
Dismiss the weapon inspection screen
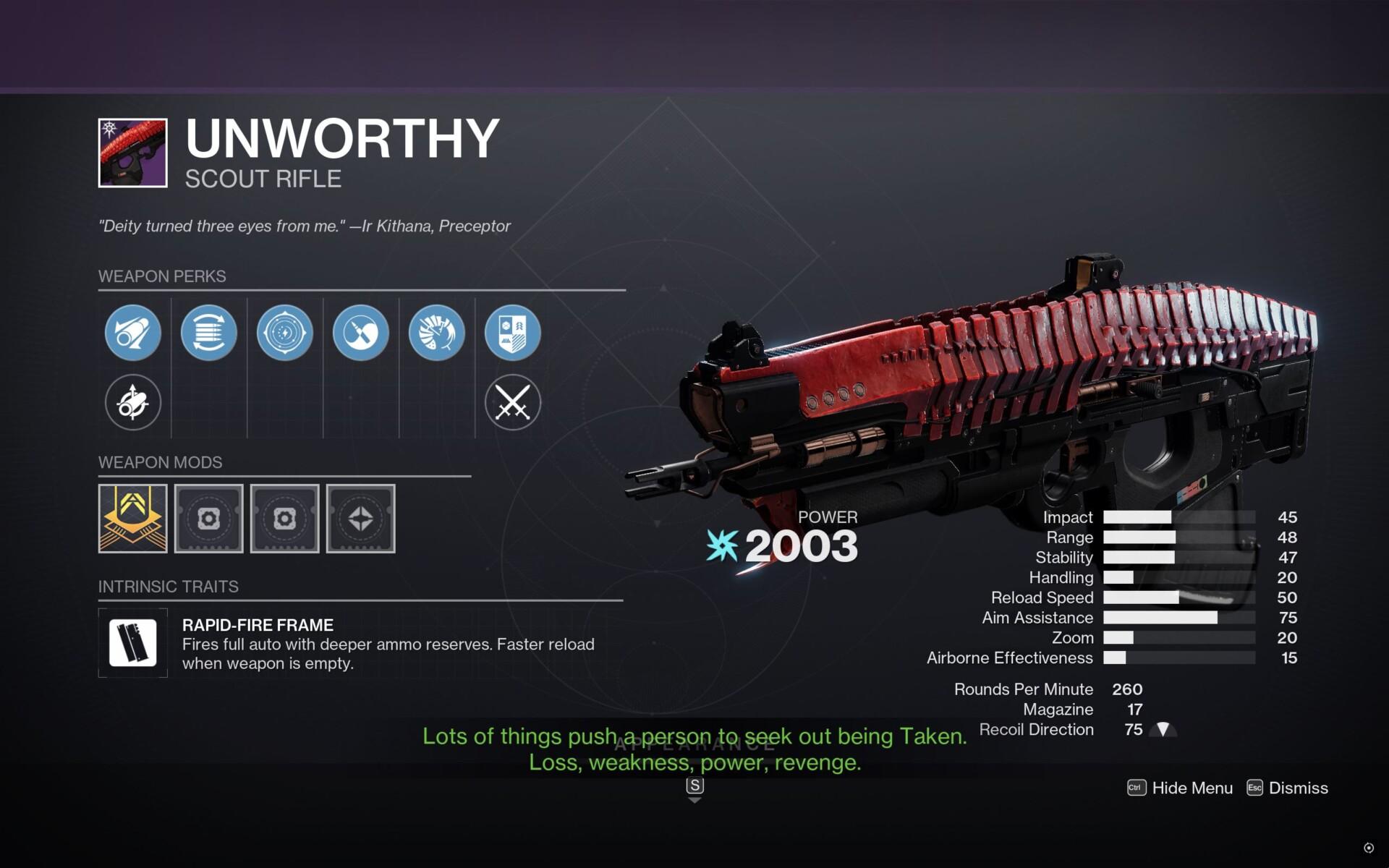pyautogui.click(x=1287, y=788)
